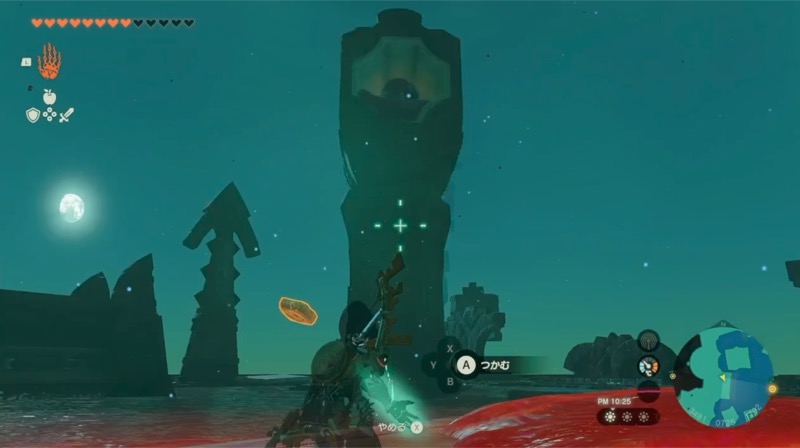The width and height of the screenshot is (800, 448).
Task: Select the glowing yellow marker on the minimap edge
Action: [772, 388]
